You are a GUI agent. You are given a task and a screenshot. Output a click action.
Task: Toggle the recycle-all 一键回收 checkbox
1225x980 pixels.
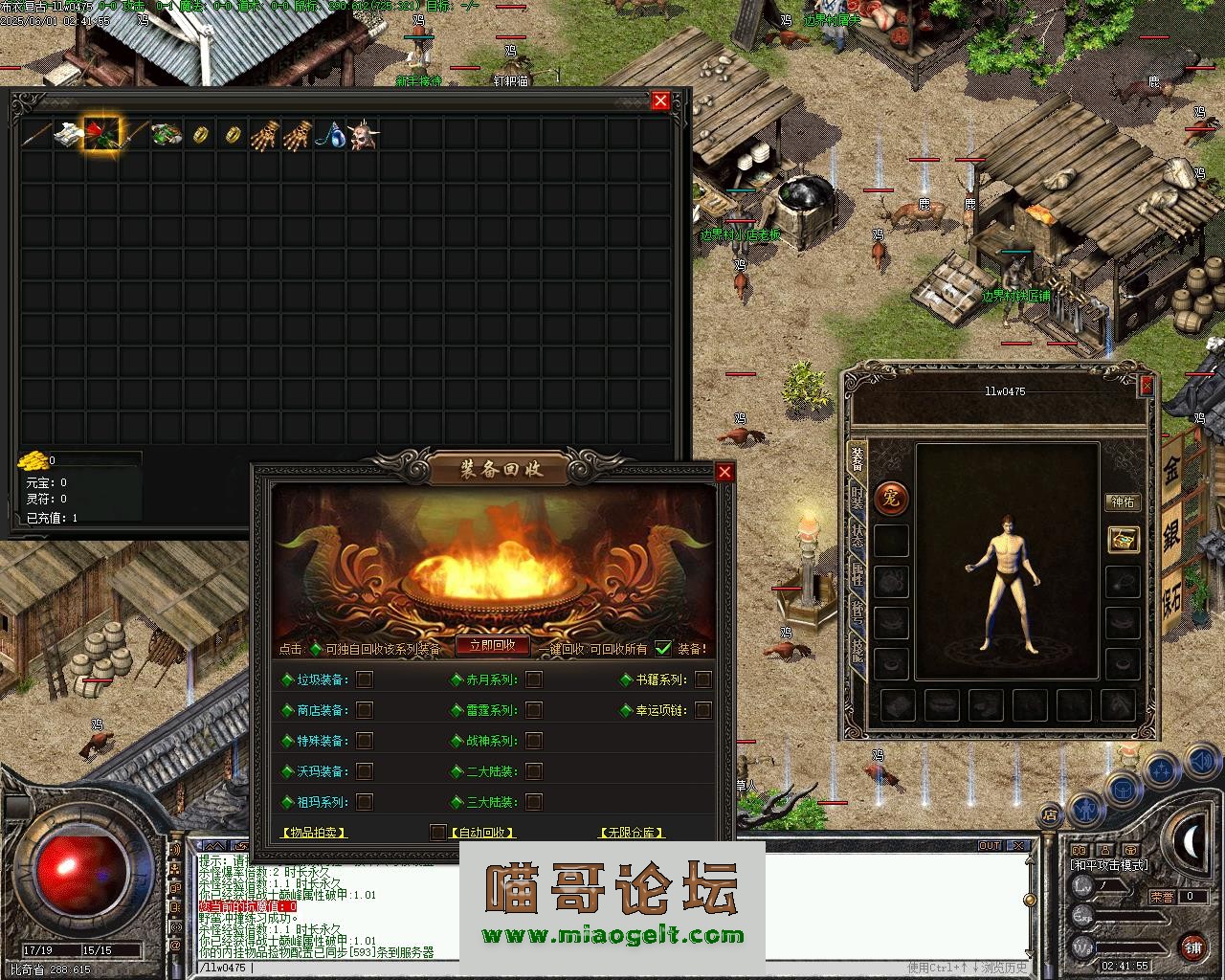[663, 649]
